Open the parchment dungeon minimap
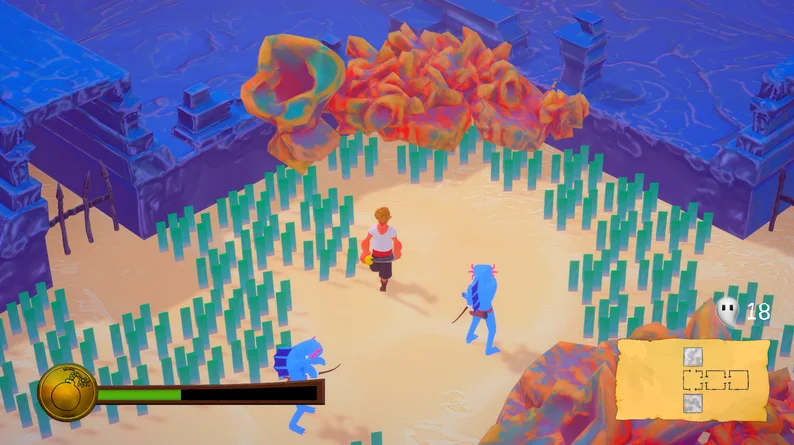Image resolution: width=794 pixels, height=445 pixels. pos(694,379)
